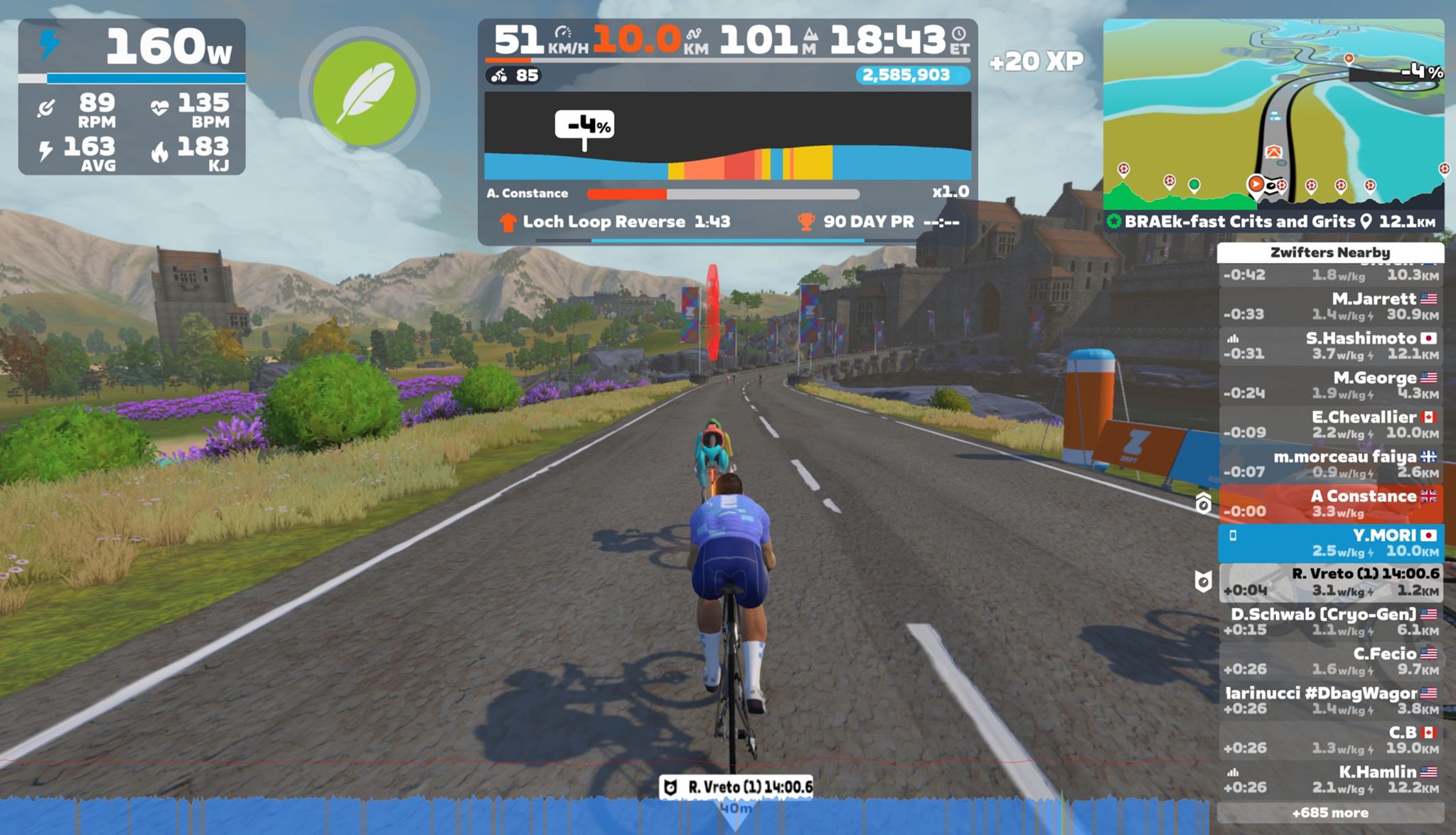Click the 160w power stats panel

coord(132,97)
